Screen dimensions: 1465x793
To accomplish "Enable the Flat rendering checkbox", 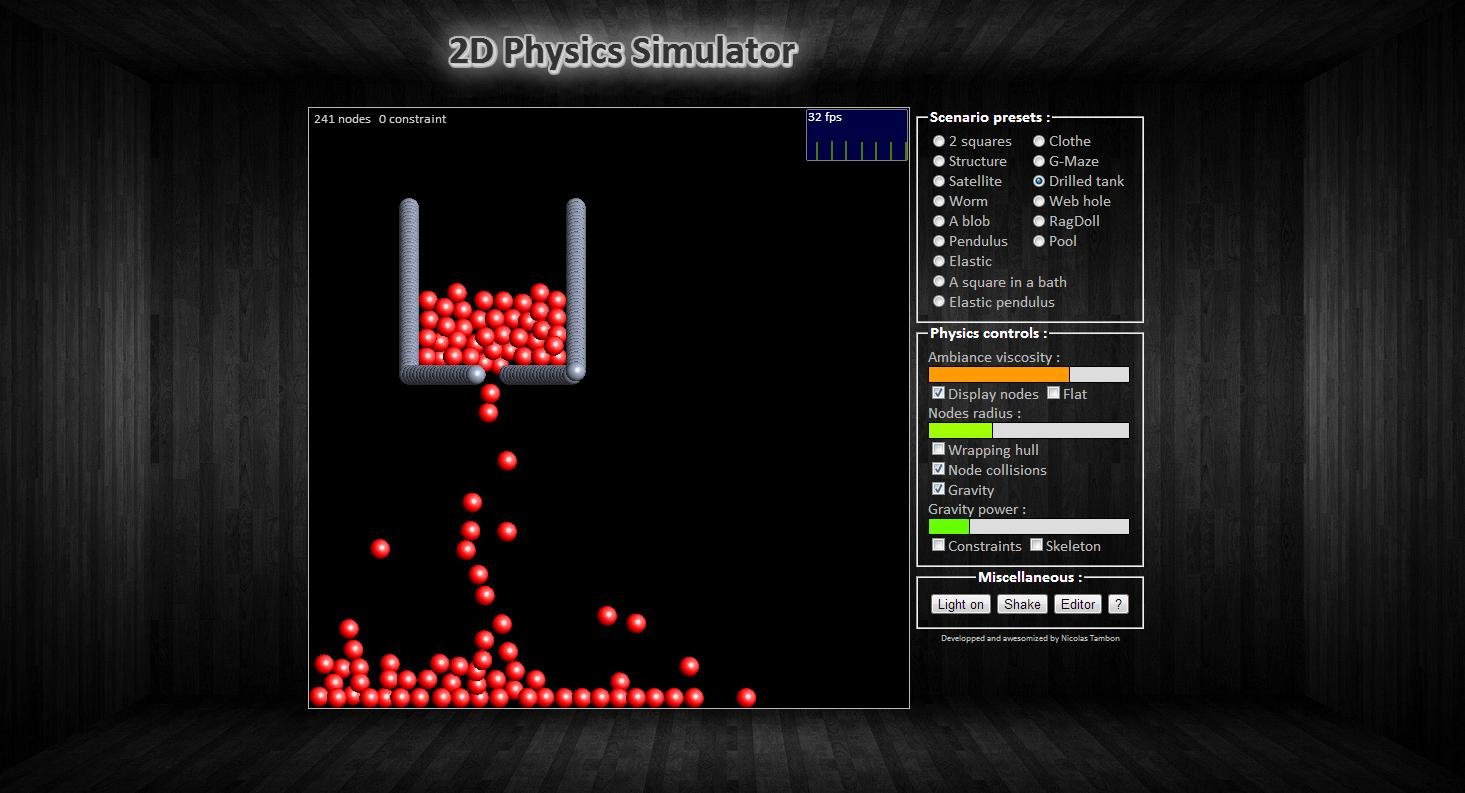I will [1053, 393].
